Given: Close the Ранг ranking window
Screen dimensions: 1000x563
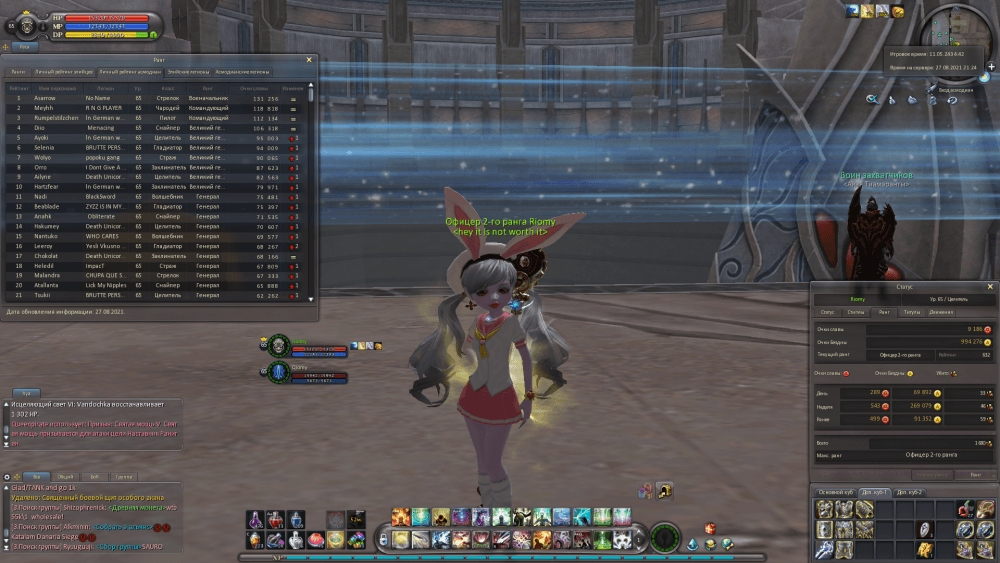Looking at the screenshot, I should [309, 60].
